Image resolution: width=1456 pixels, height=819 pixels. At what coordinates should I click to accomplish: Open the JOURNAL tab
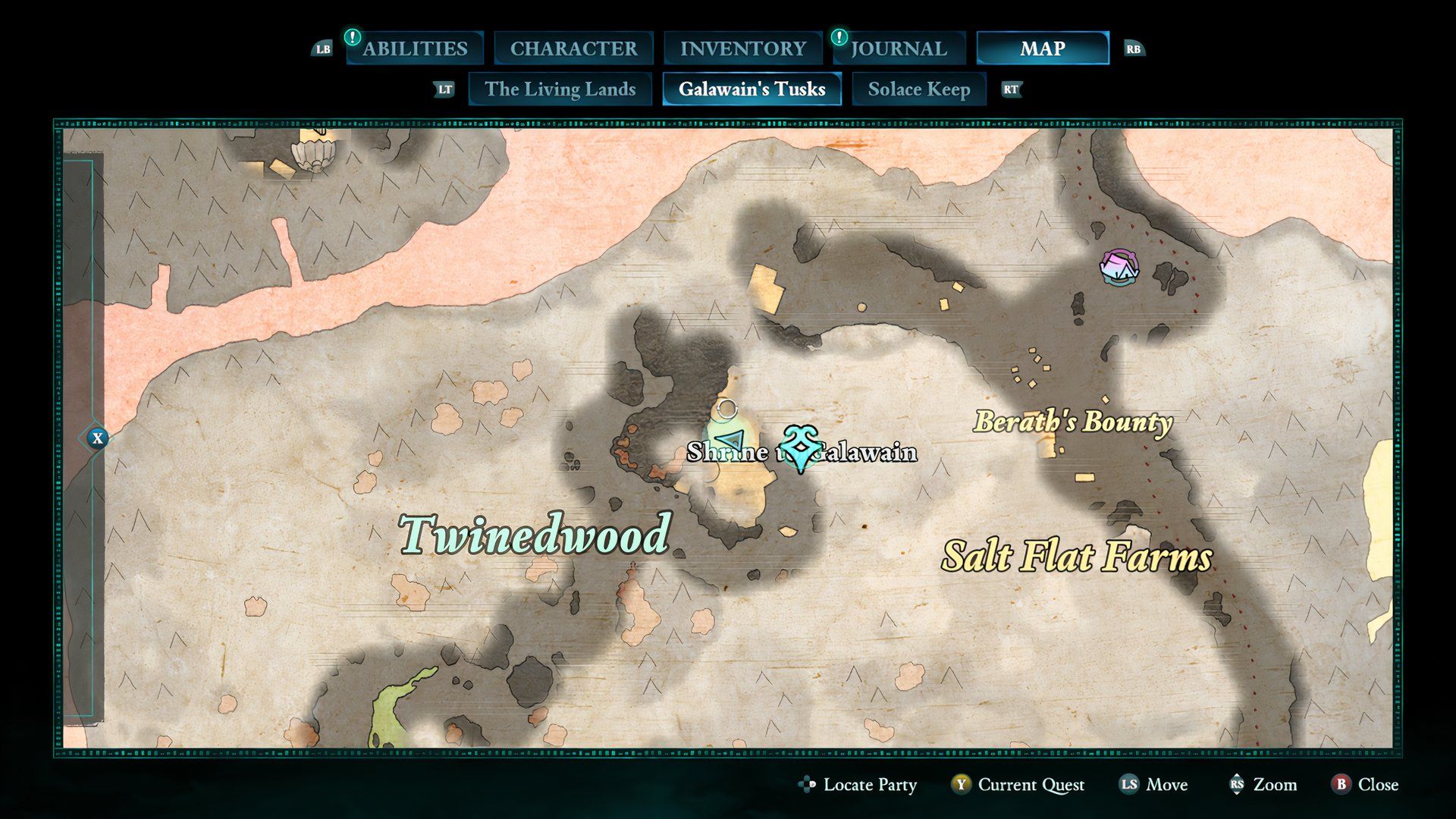coord(899,49)
